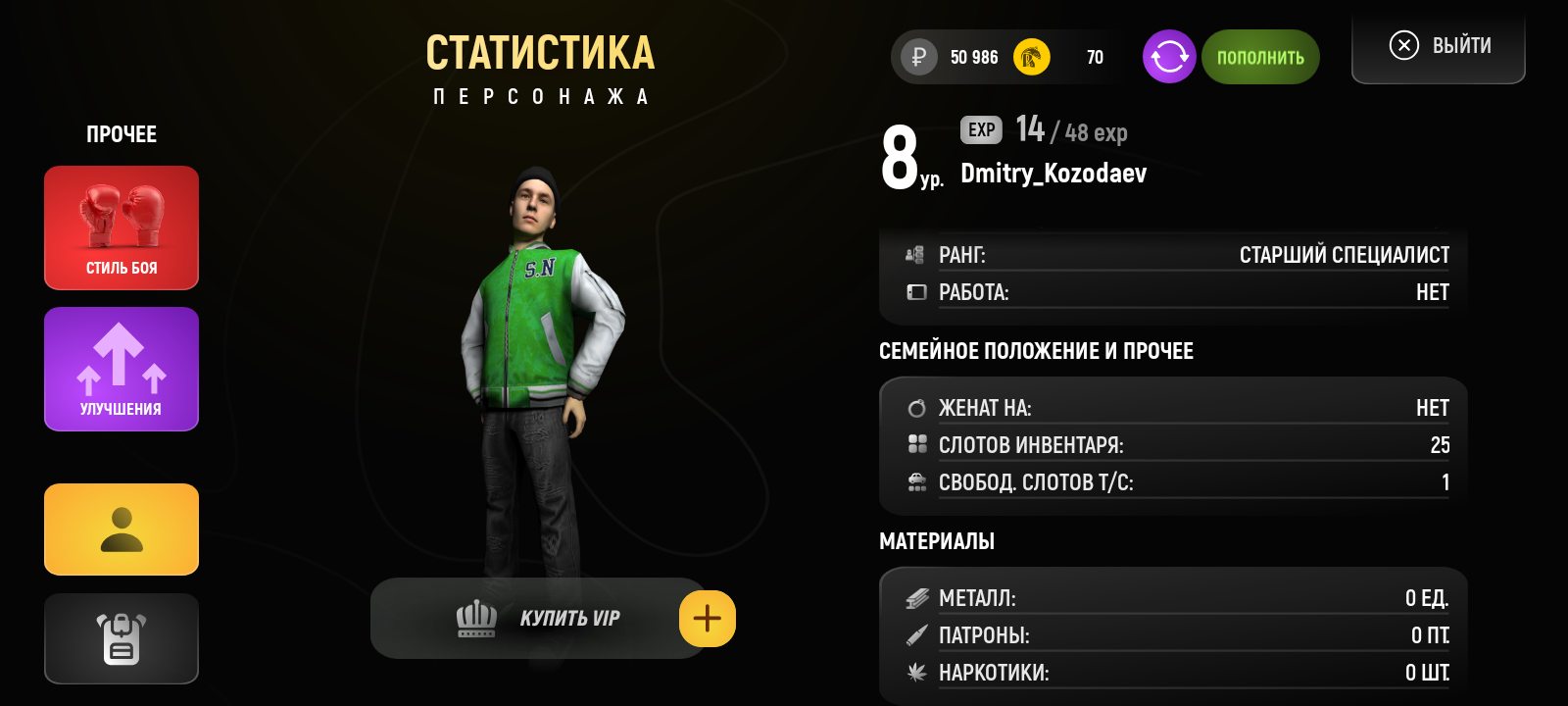This screenshot has width=1568, height=706.
Task: Click the bullet icon beside ПАТРОНЫ
Action: (x=917, y=634)
